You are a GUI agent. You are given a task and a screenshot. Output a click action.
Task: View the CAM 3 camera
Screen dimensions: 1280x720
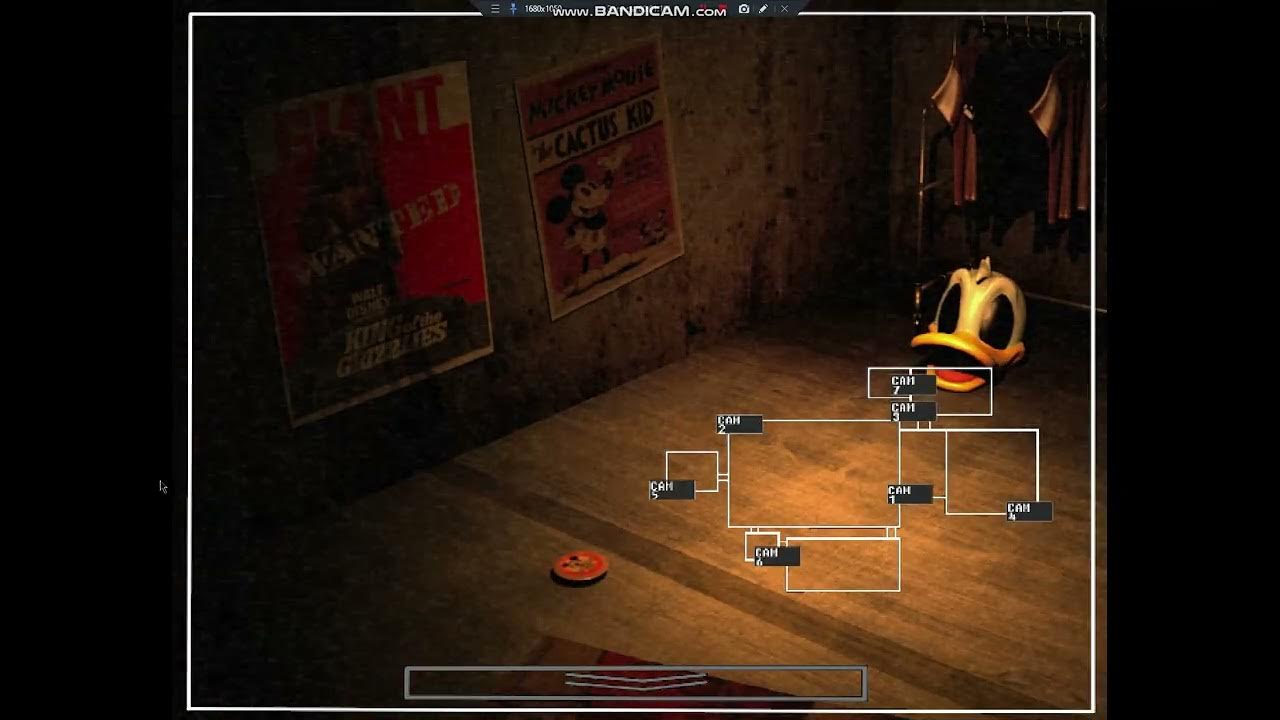tap(913, 411)
